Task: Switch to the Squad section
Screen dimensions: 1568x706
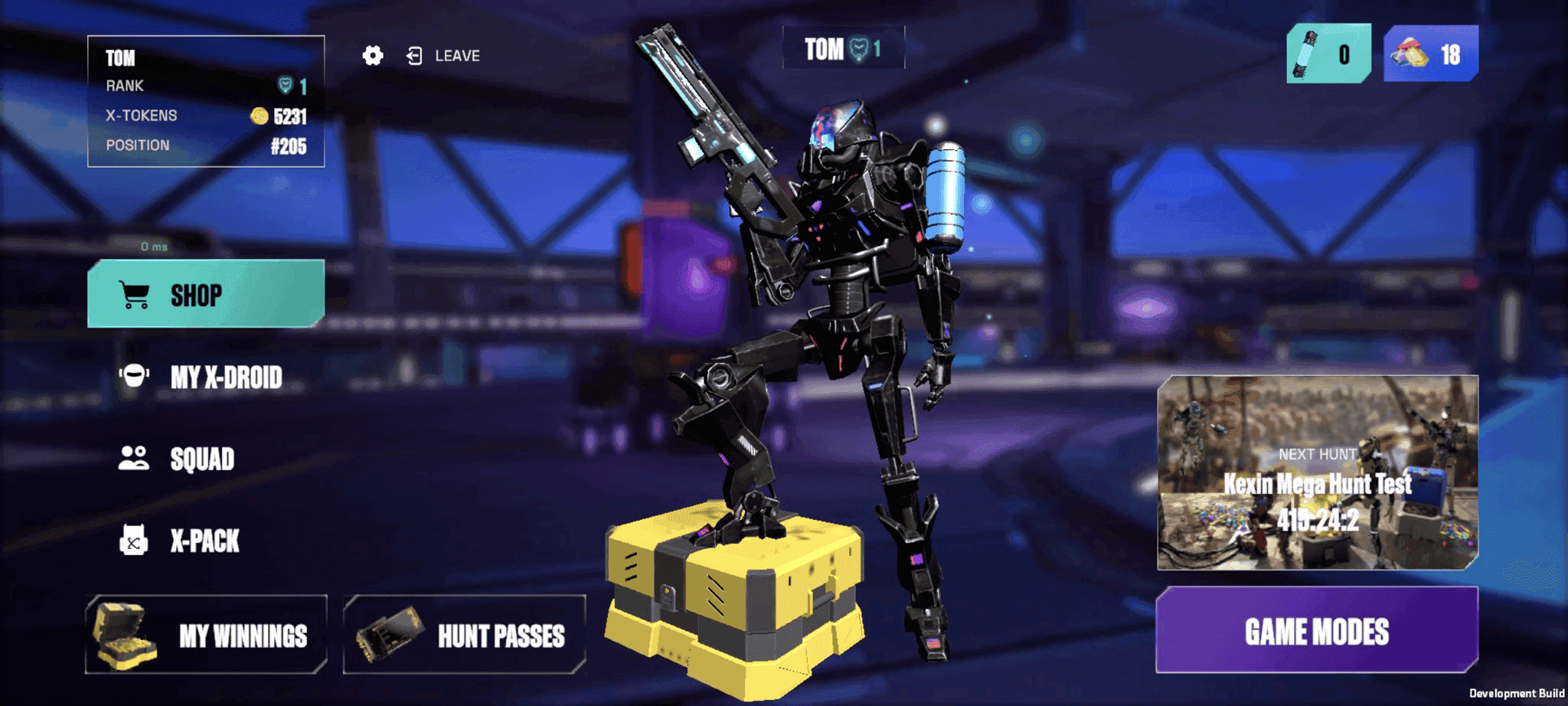Action: pos(201,459)
